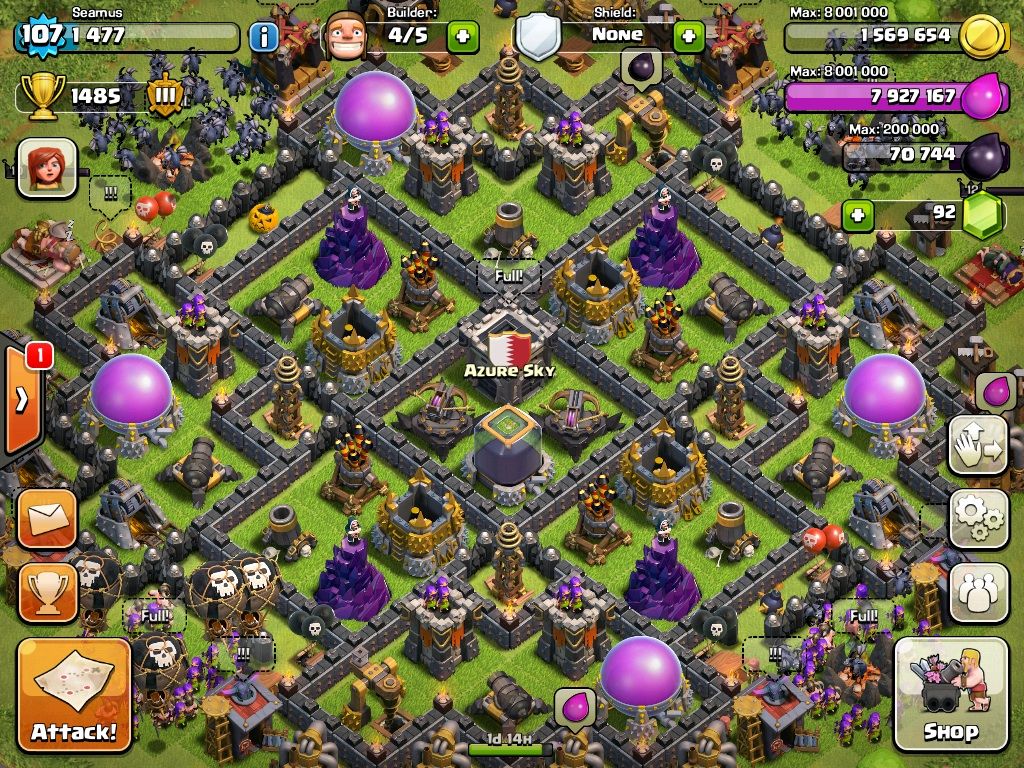Add gems using the green plus button
The height and width of the screenshot is (768, 1024).
(856, 214)
